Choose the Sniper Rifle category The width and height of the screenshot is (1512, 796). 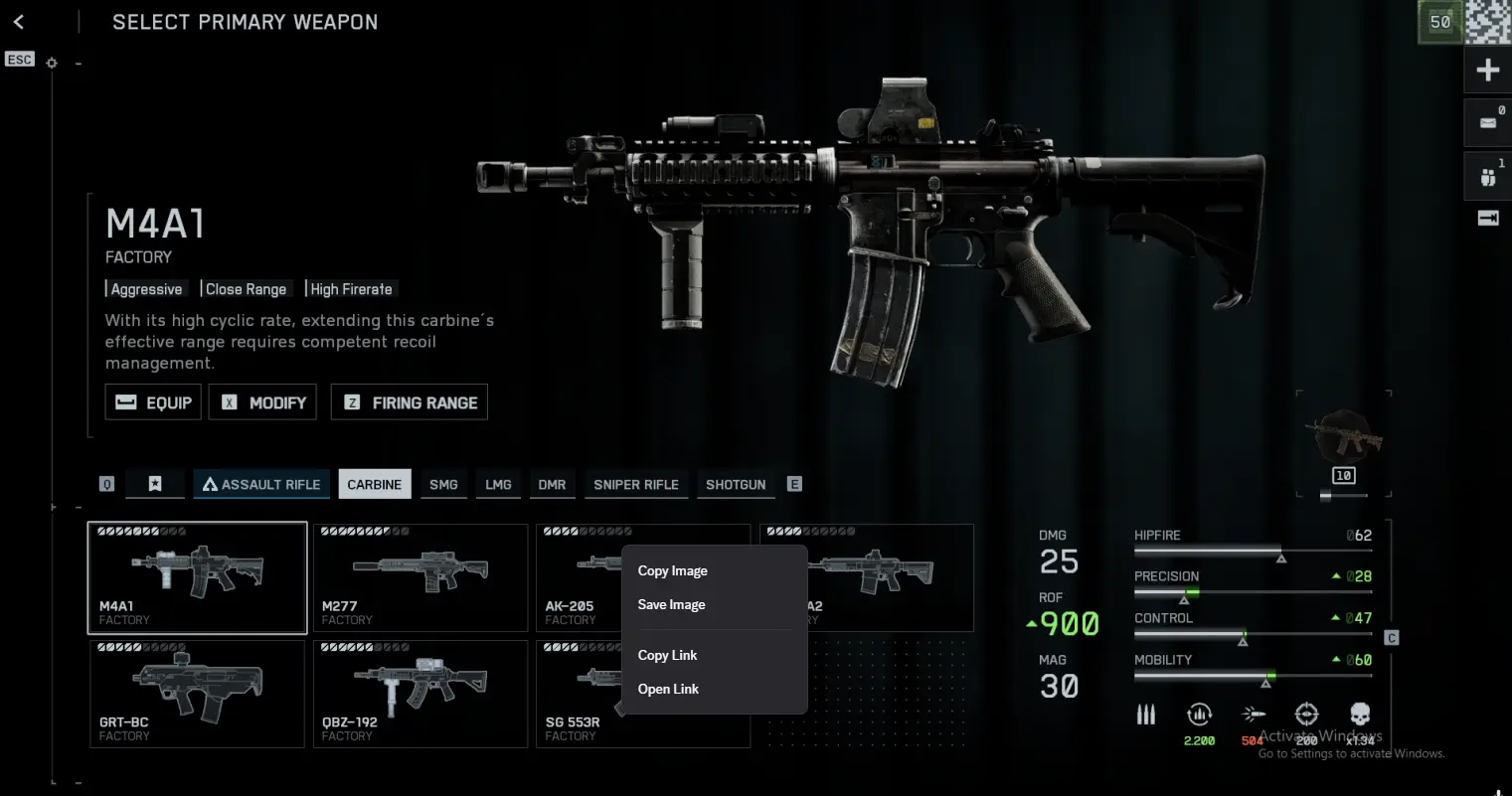(x=636, y=485)
